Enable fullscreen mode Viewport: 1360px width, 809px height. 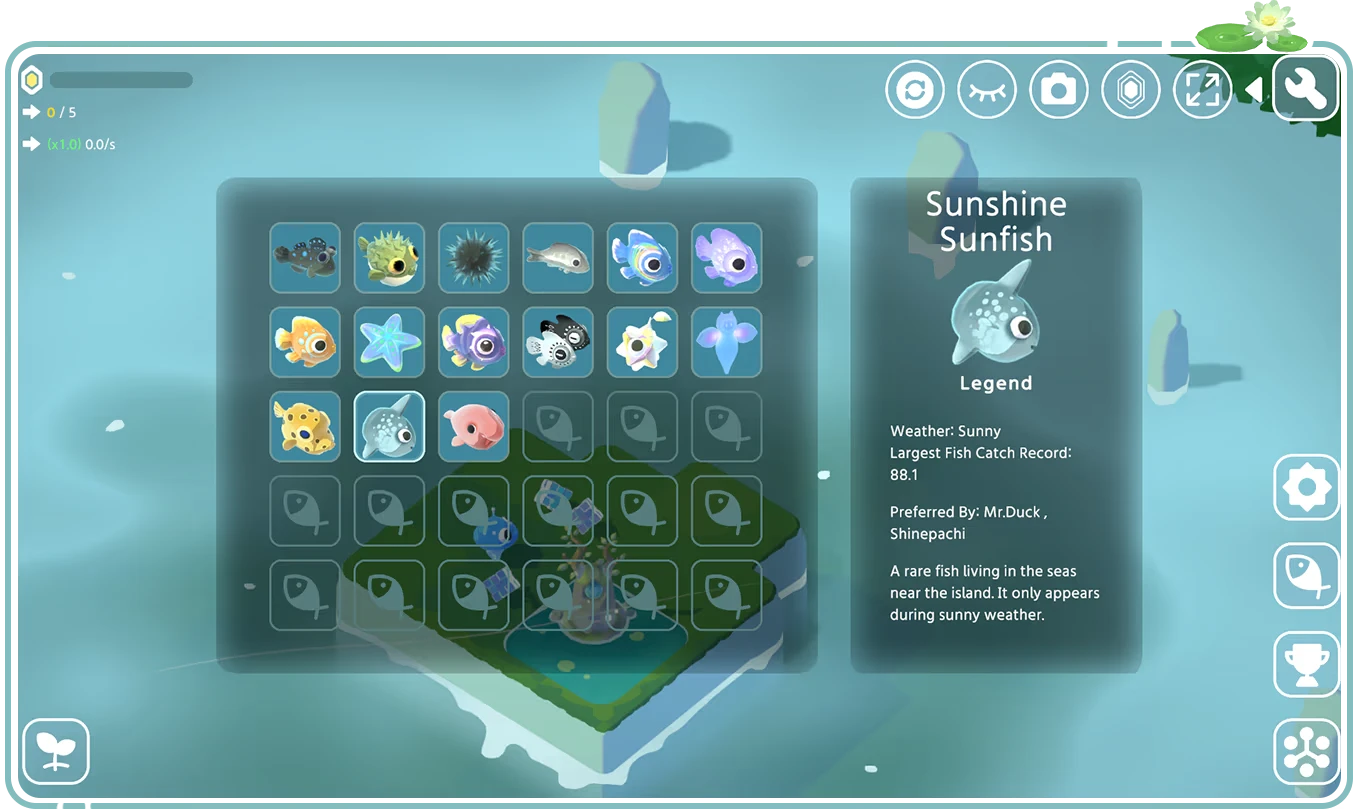[x=1203, y=88]
